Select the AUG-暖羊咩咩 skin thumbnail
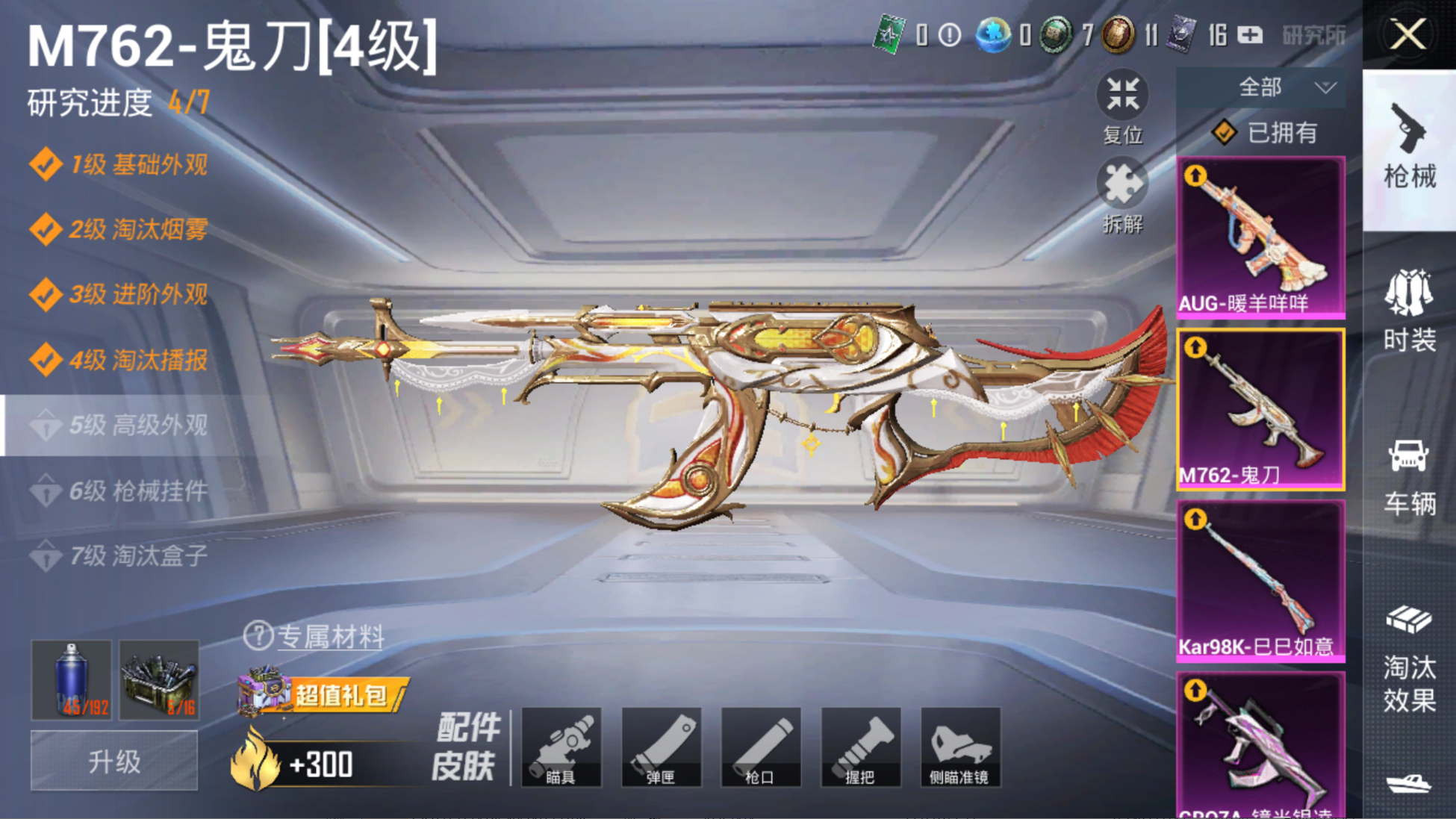Screen dimensions: 1456x819 coord(1260,237)
